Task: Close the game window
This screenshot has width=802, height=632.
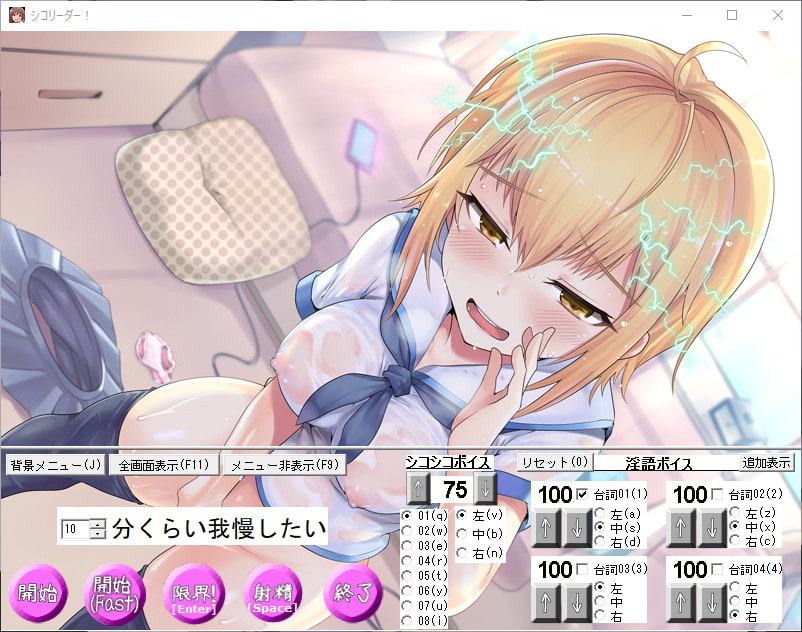Action: [778, 15]
